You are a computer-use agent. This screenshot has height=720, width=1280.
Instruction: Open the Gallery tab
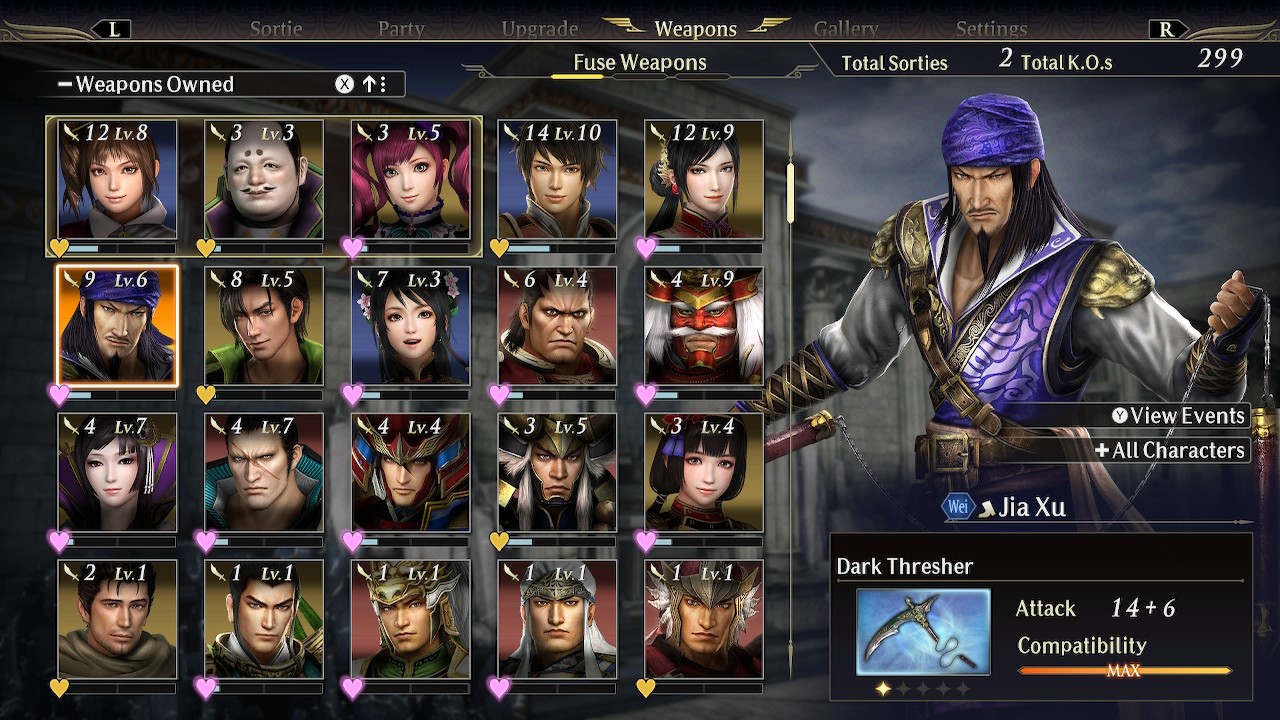(x=846, y=29)
